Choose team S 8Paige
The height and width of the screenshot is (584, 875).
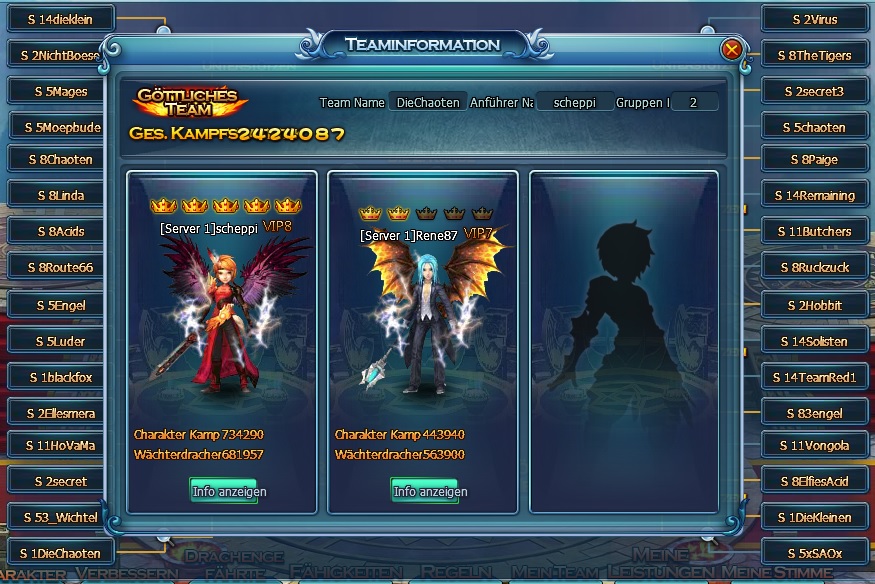tap(813, 159)
